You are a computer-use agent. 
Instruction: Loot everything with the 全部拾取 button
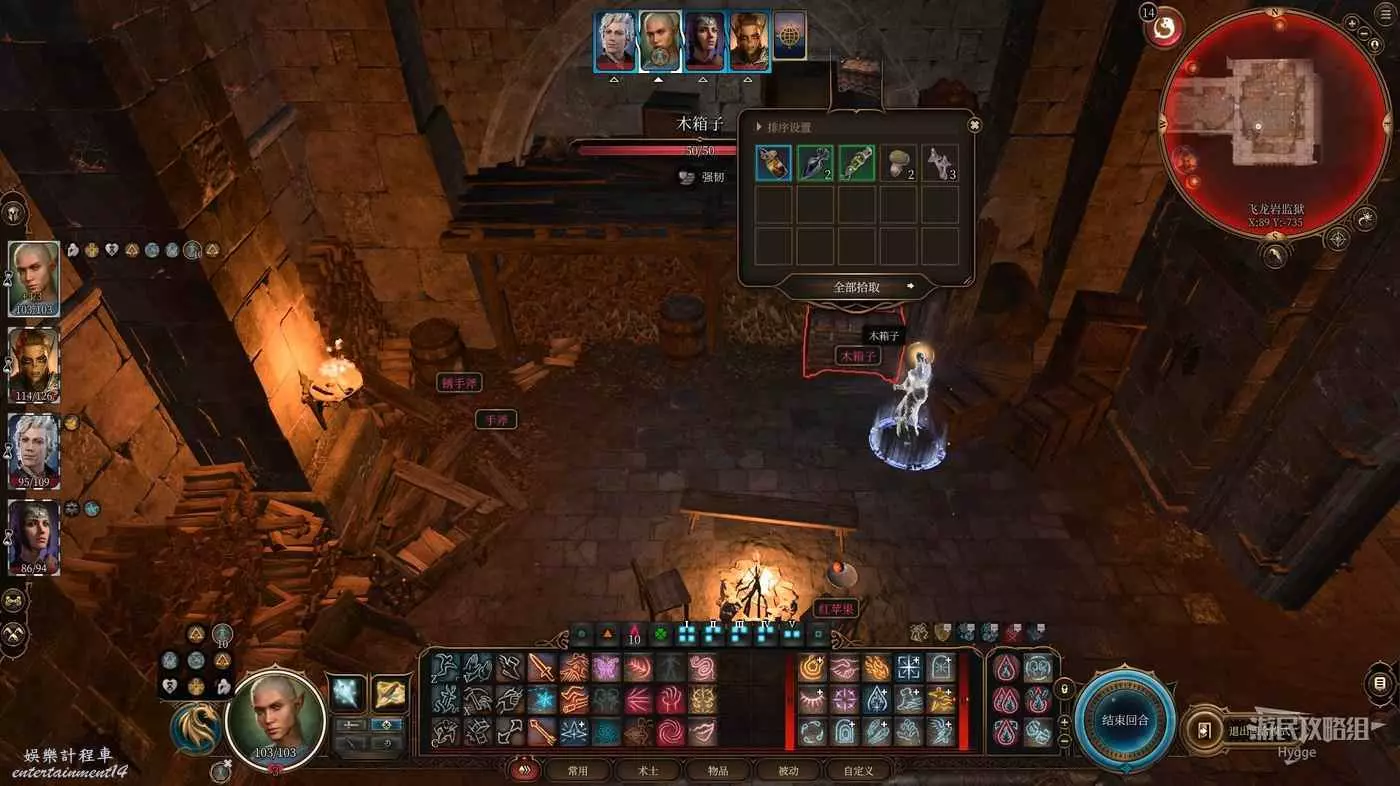pos(857,287)
